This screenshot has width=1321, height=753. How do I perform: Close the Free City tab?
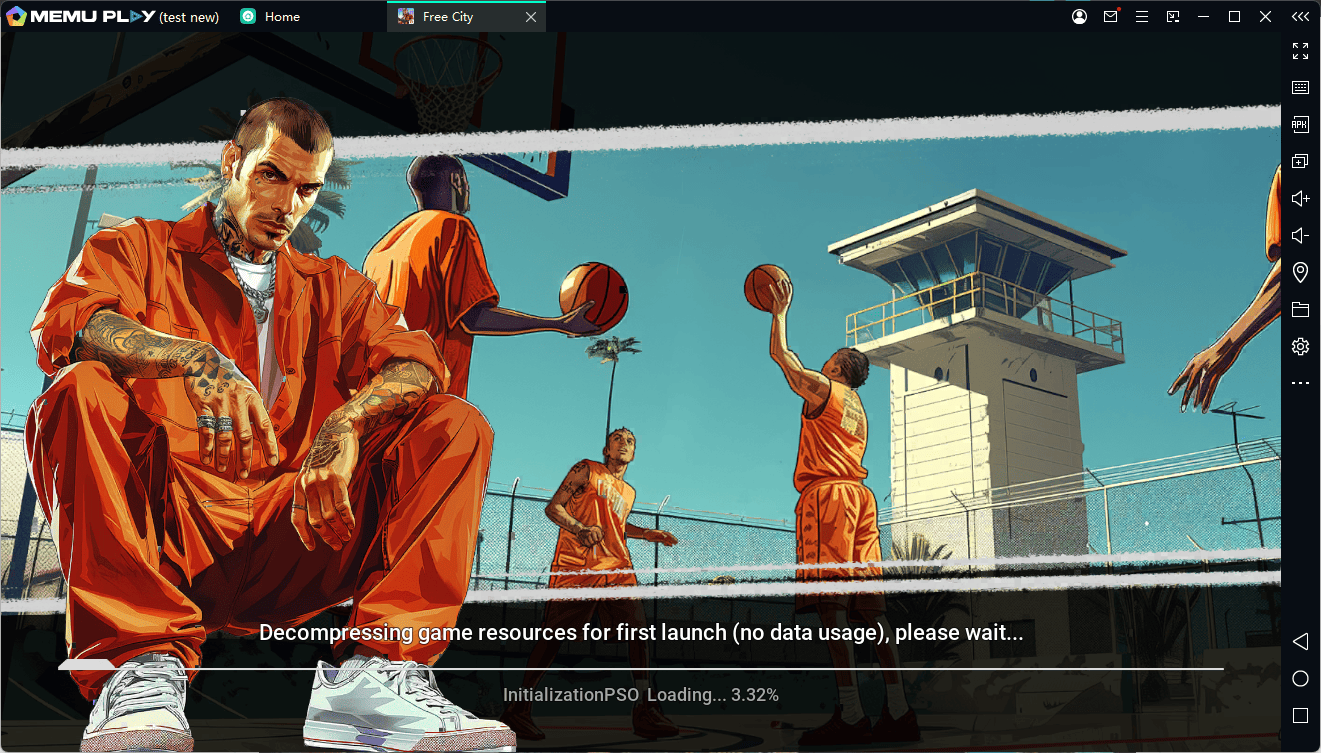531,17
